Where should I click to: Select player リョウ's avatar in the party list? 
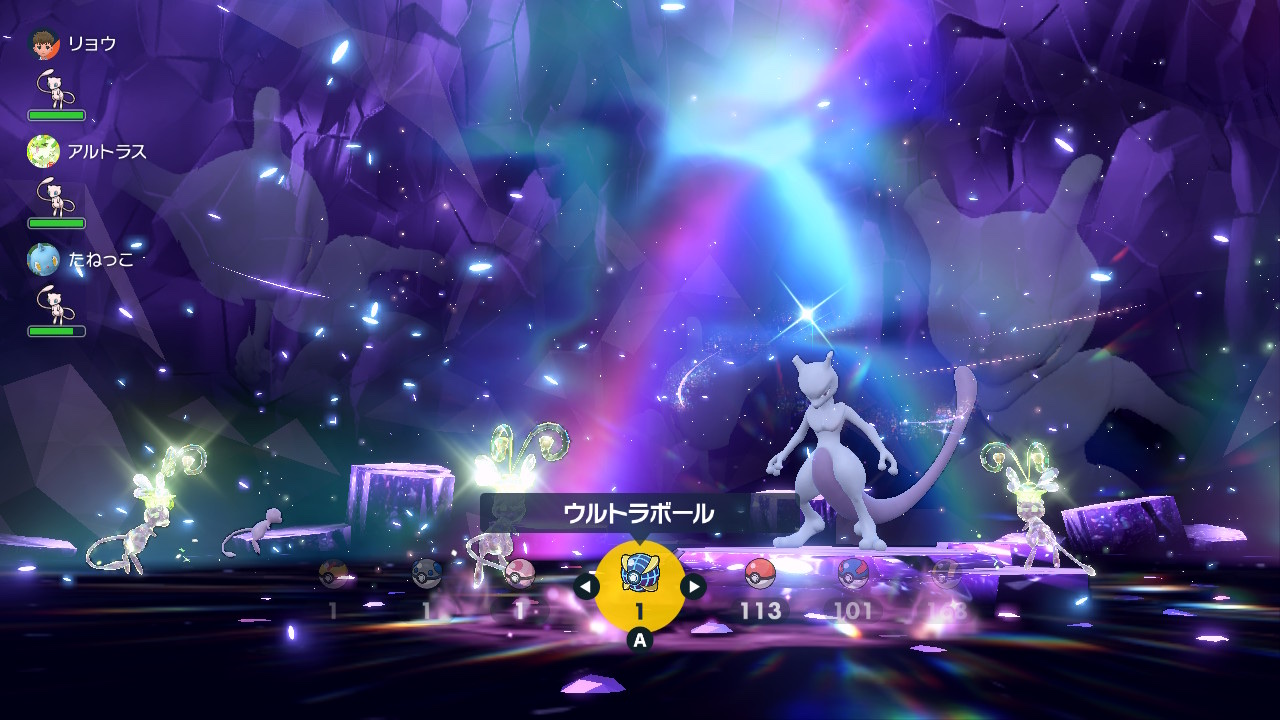44,43
